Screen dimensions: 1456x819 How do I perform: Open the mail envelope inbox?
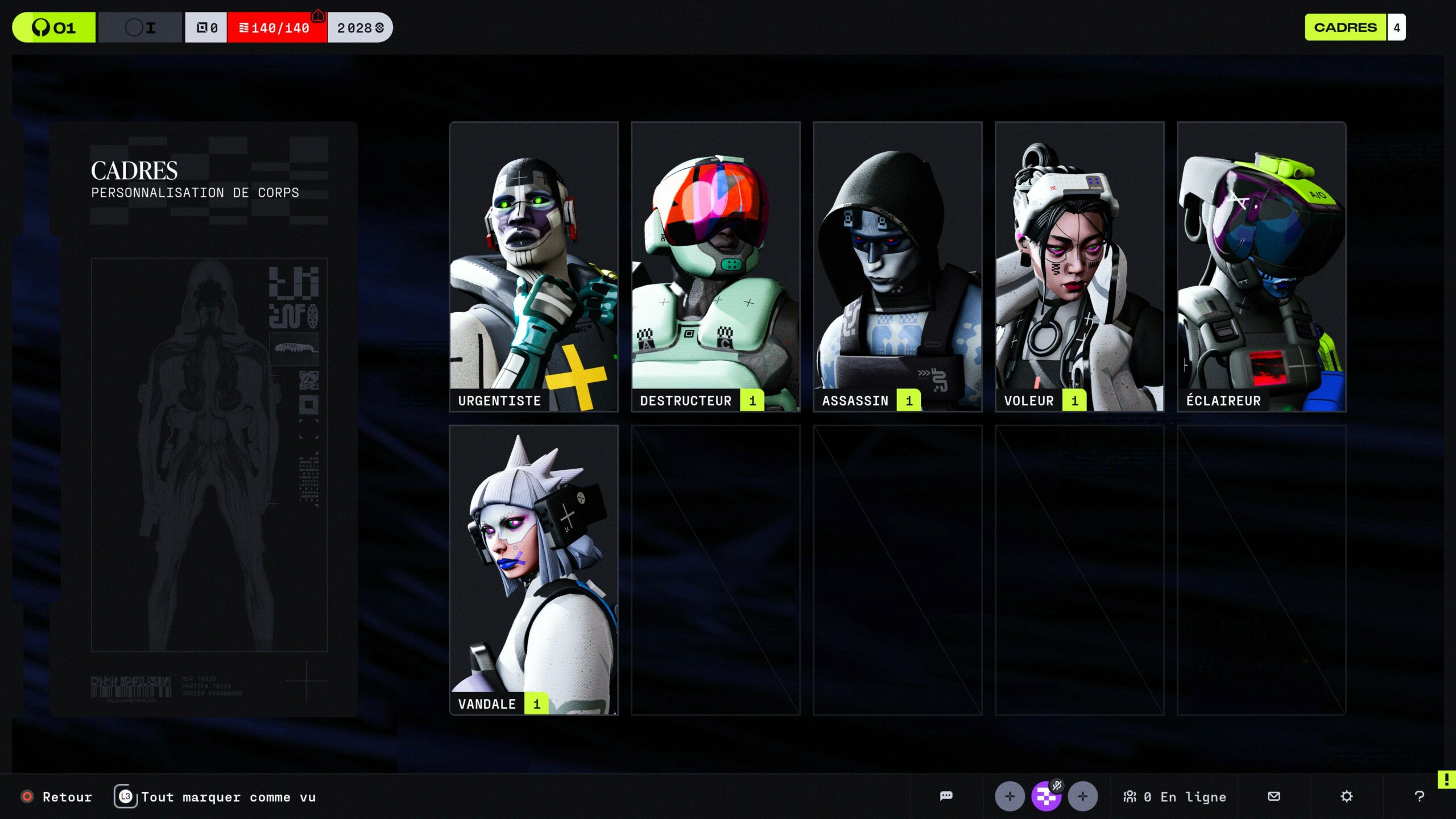click(1274, 796)
